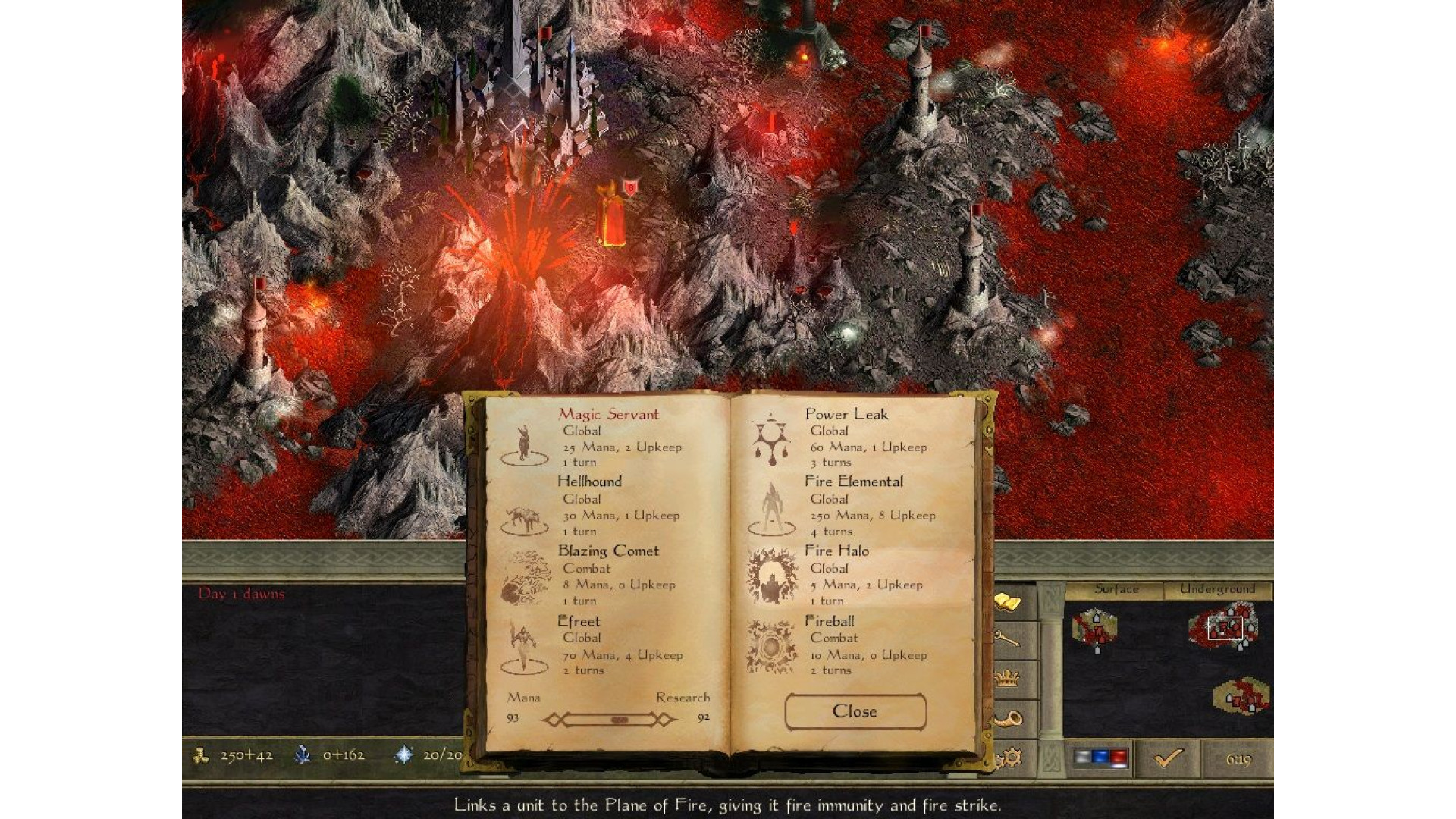Viewport: 1456px width, 819px height.
Task: Select the Fireball combat spell
Action: (829, 621)
